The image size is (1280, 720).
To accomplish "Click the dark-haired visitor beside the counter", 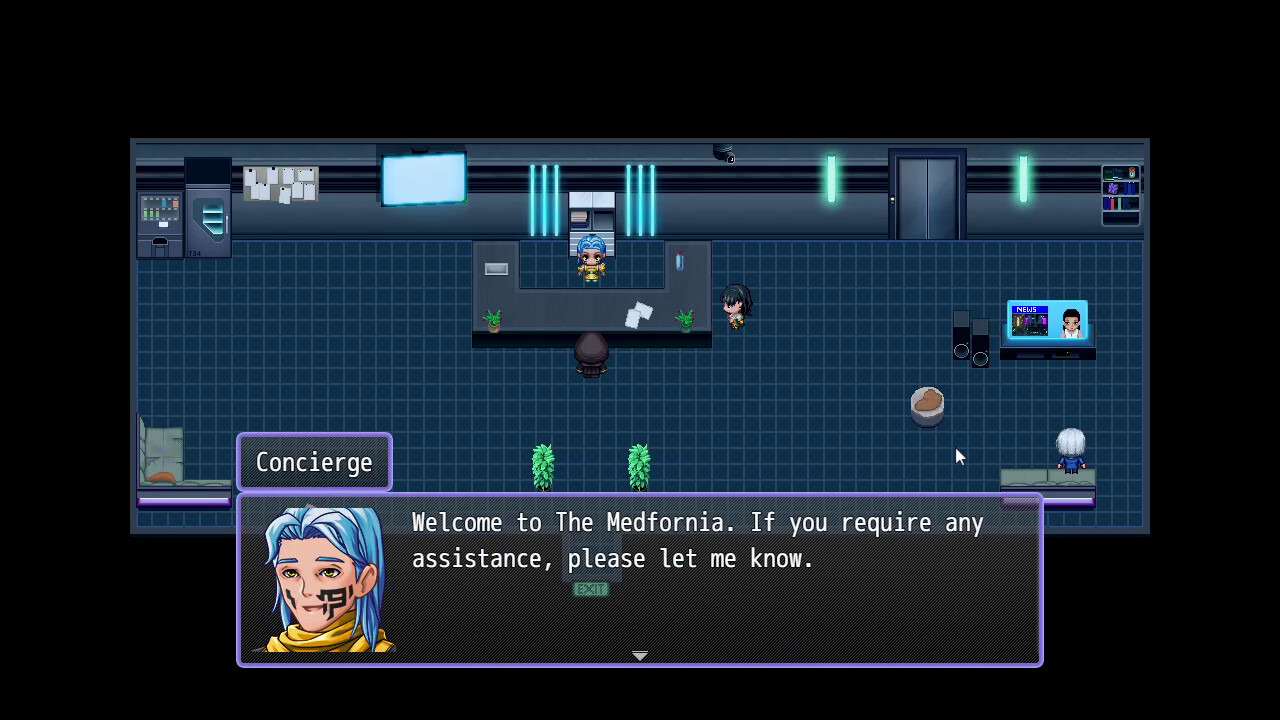I will point(735,305).
